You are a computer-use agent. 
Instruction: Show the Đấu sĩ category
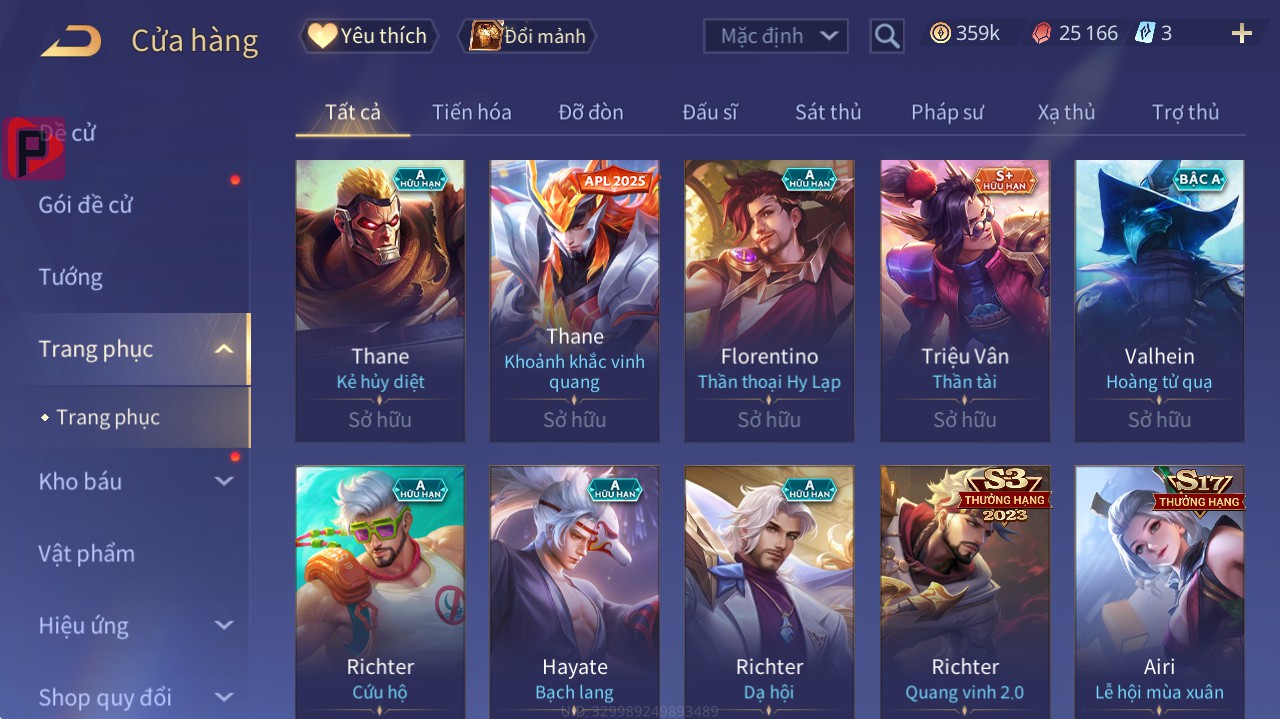coord(709,112)
